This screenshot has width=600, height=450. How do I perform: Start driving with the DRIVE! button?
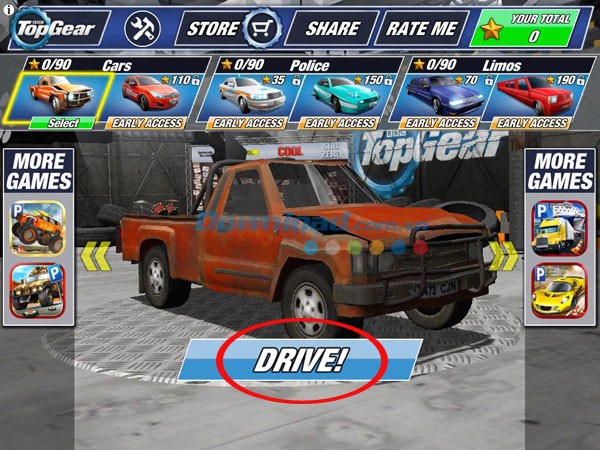click(x=299, y=360)
